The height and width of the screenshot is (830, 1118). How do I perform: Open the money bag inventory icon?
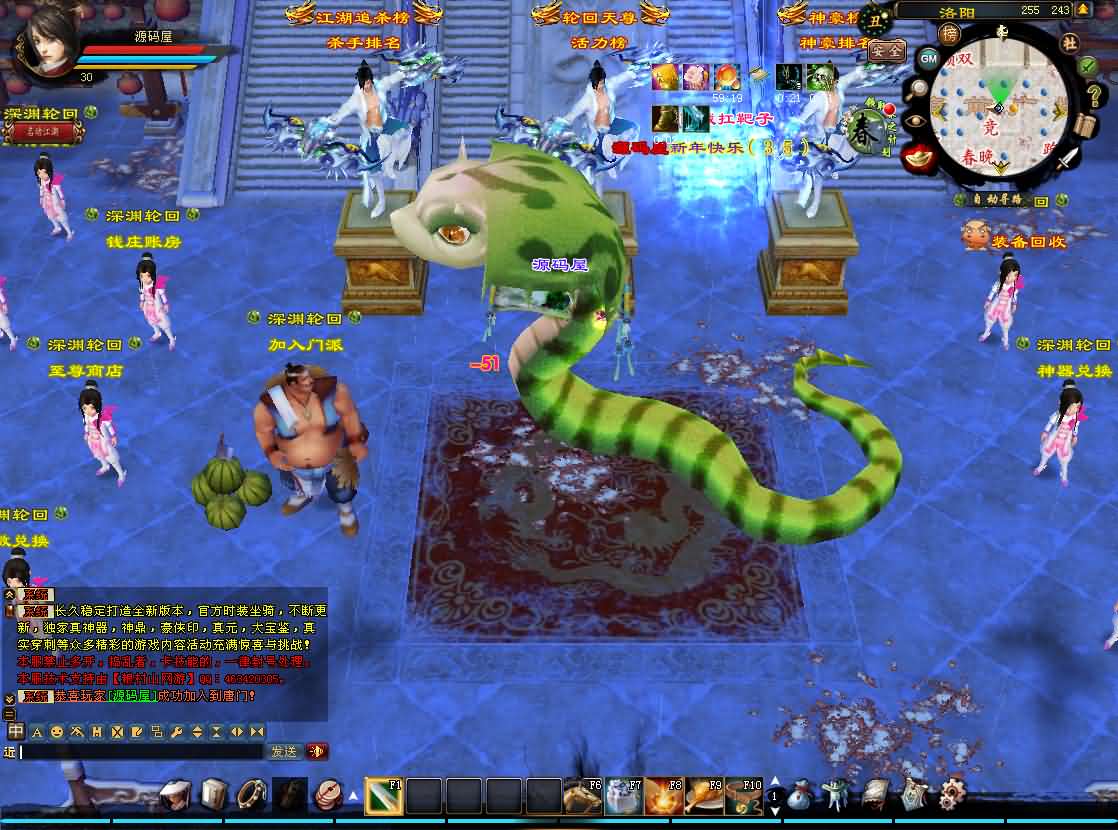(x=799, y=795)
